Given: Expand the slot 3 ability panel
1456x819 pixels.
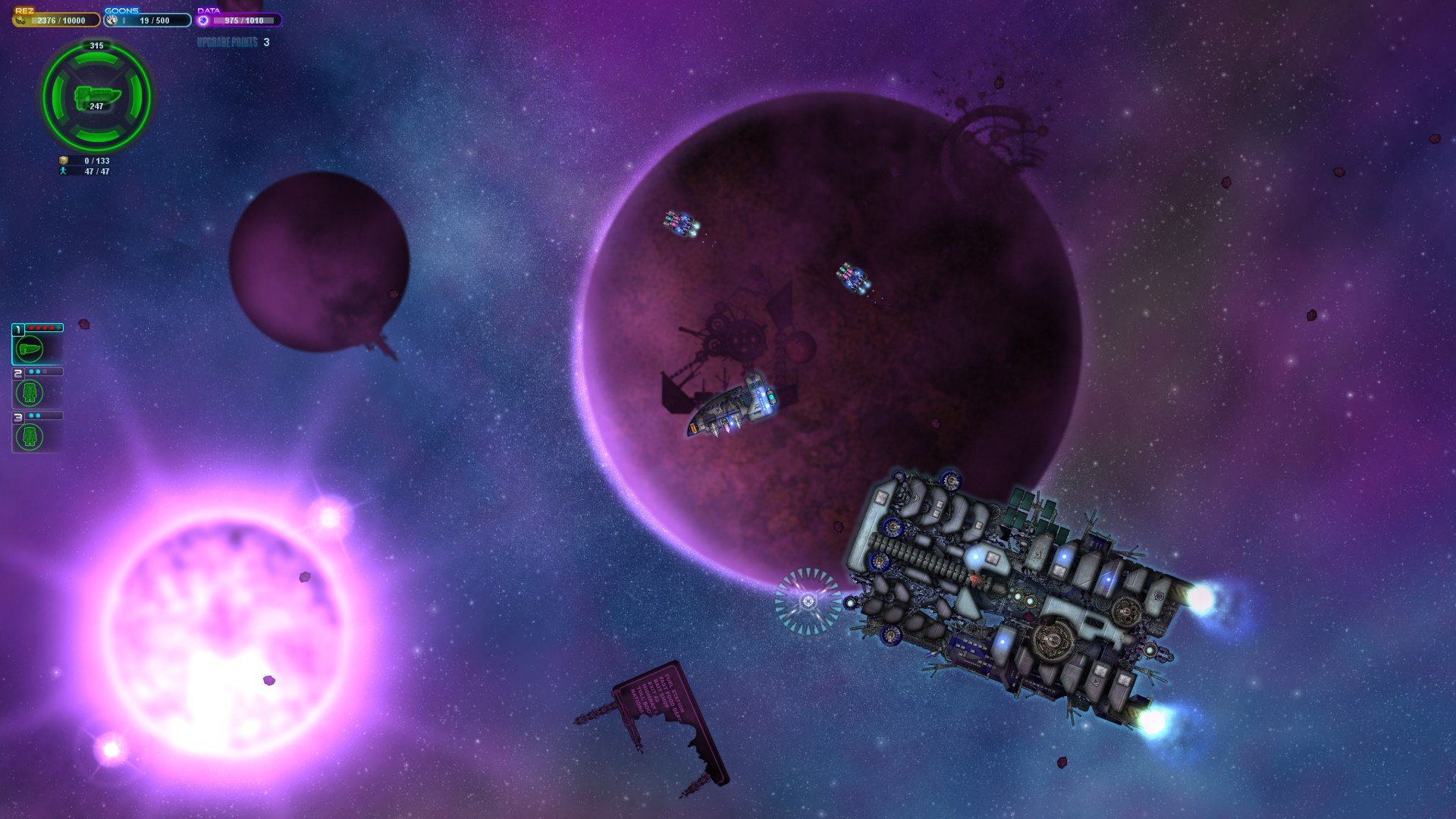Looking at the screenshot, I should click(18, 416).
